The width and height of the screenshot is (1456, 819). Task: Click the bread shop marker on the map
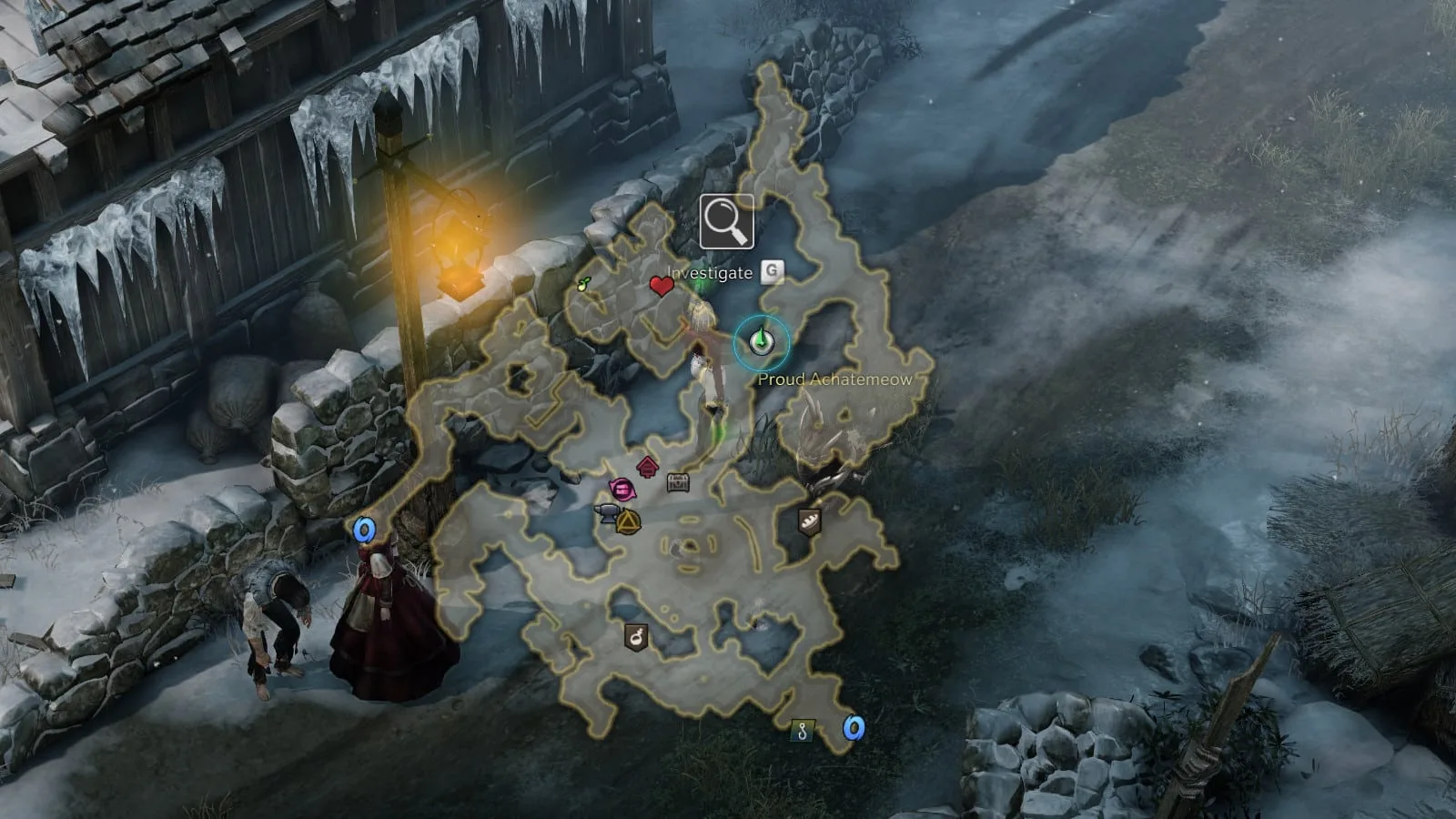click(809, 521)
